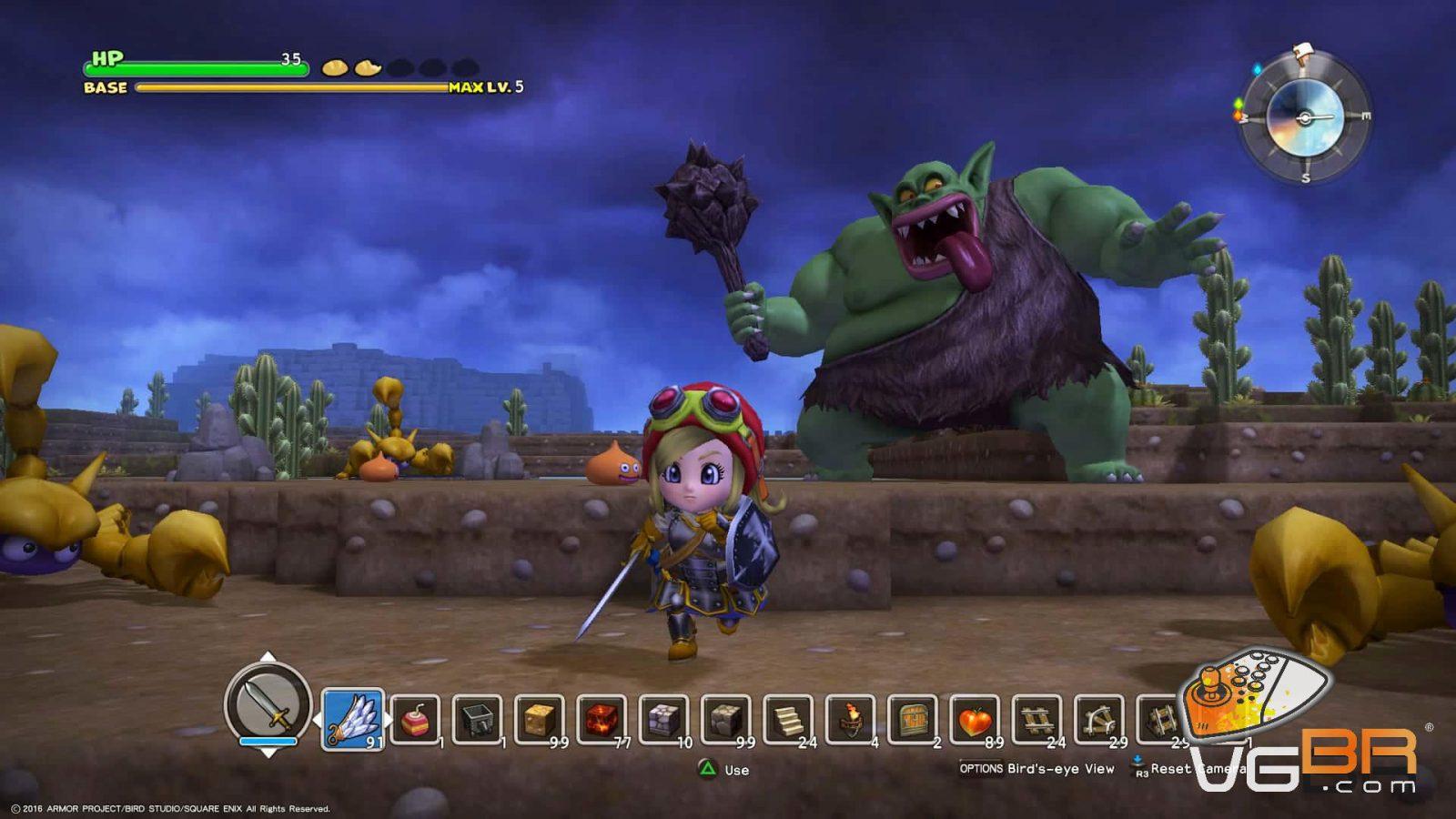Select the curved rail track slot
This screenshot has height=819, width=1456.
pos(1098,720)
